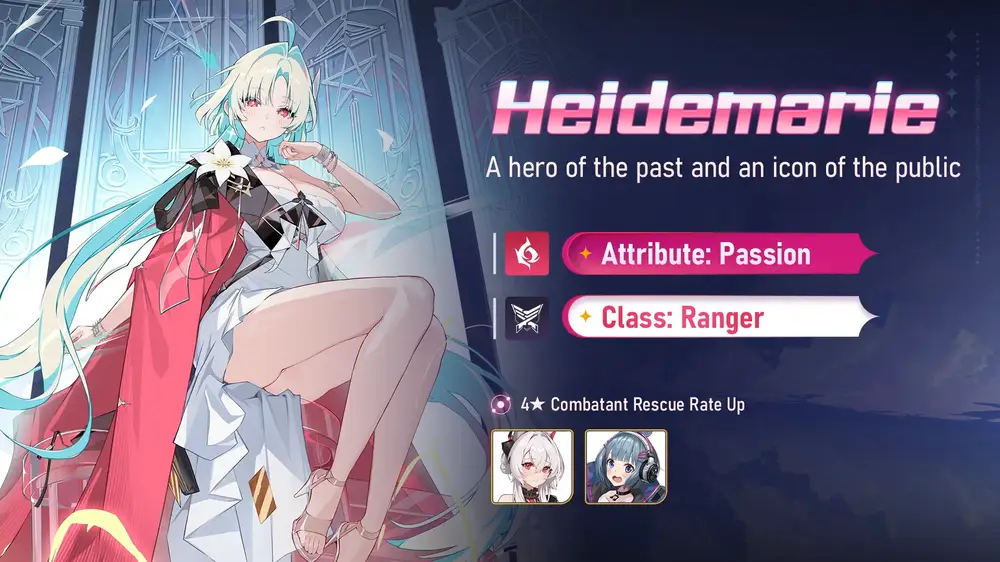Screen dimensions: 1000x562
Task: Select the white-haired combatant portrait
Action: tap(531, 466)
